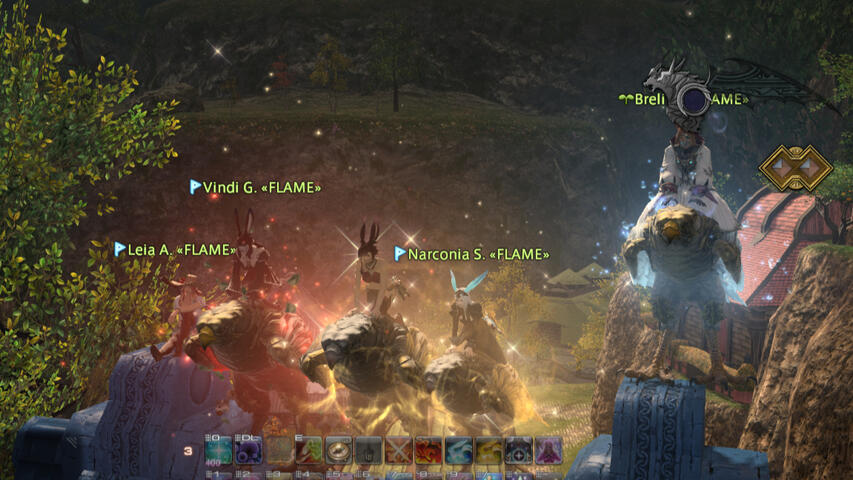Trigger the yellow dragon skill icon

pyautogui.click(x=489, y=452)
